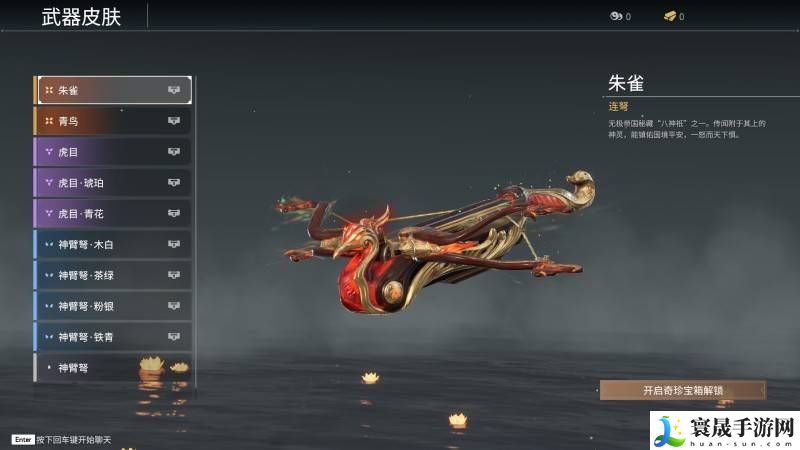Pick the 神臂弩·铁青 skin
800x450 pixels.
(x=114, y=337)
